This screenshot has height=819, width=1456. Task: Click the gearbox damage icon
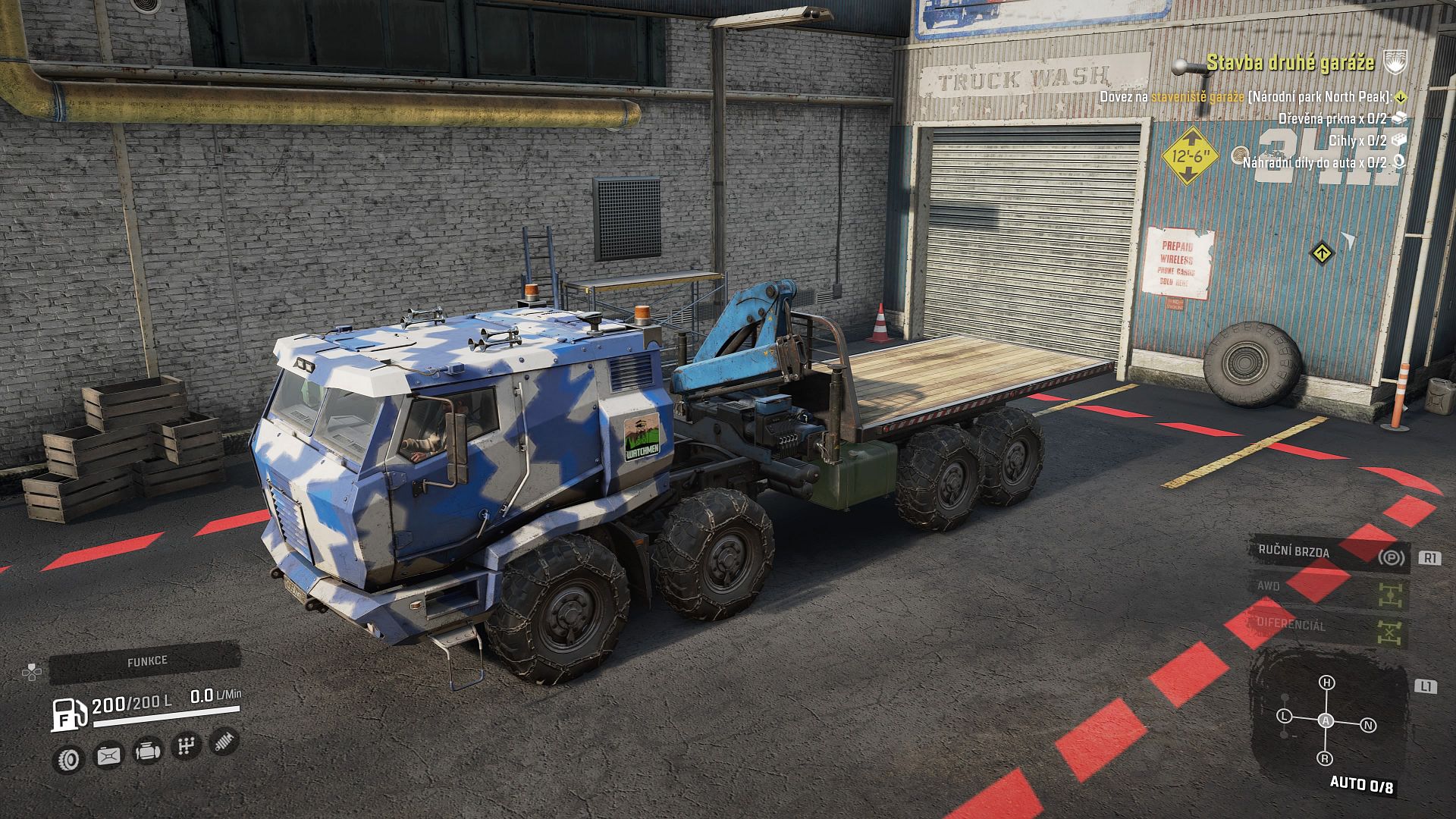[186, 747]
